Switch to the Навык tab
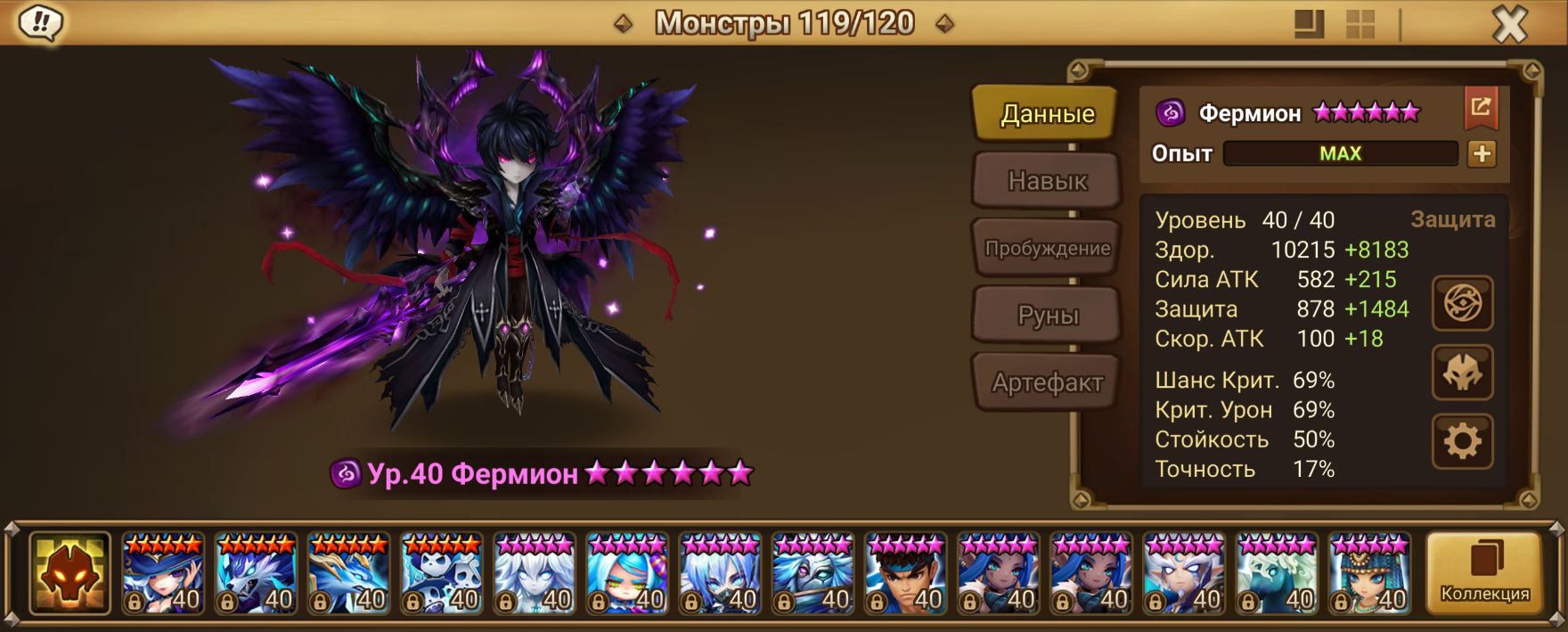Screen dimensions: 1568x632 click(1047, 181)
